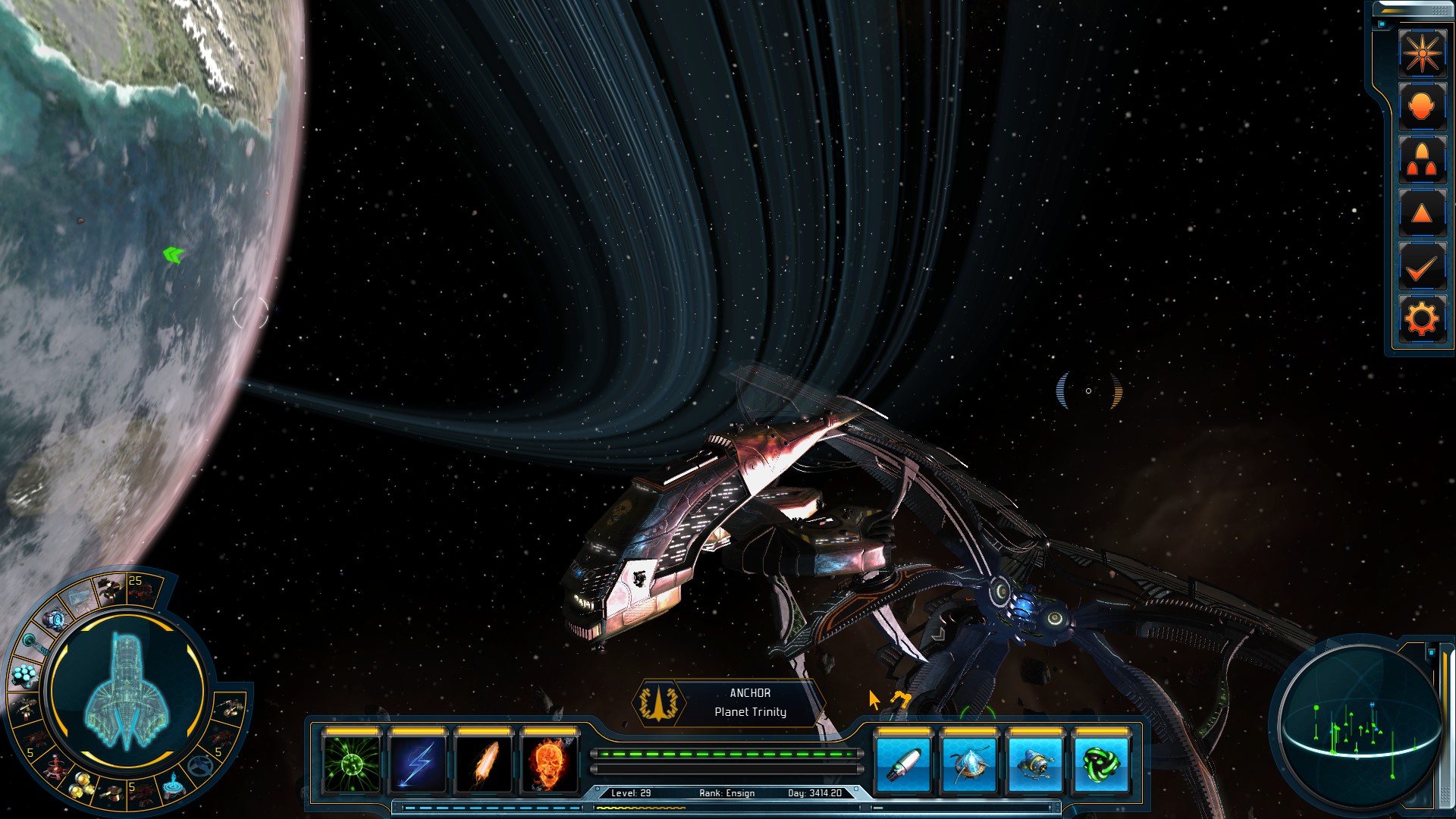Open the checkmark missions button

tap(1422, 267)
